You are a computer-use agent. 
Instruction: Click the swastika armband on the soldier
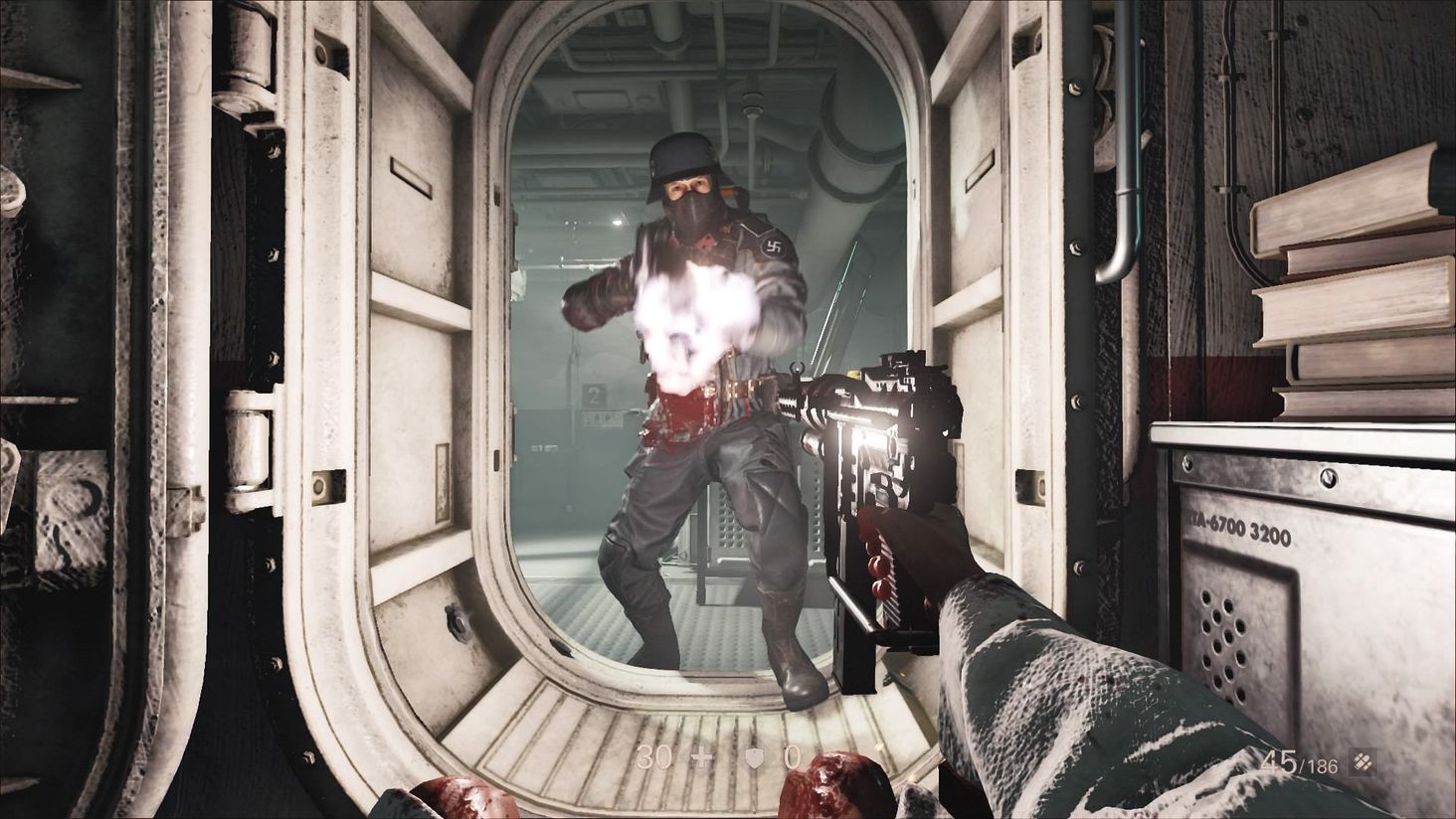[773, 247]
